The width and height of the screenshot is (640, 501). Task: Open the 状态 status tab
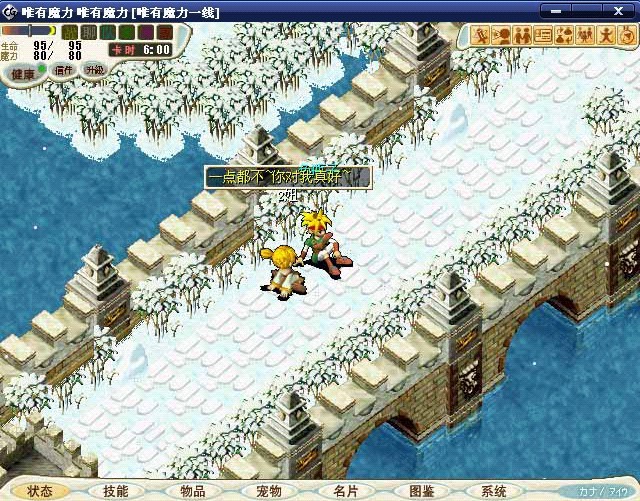tap(40, 491)
